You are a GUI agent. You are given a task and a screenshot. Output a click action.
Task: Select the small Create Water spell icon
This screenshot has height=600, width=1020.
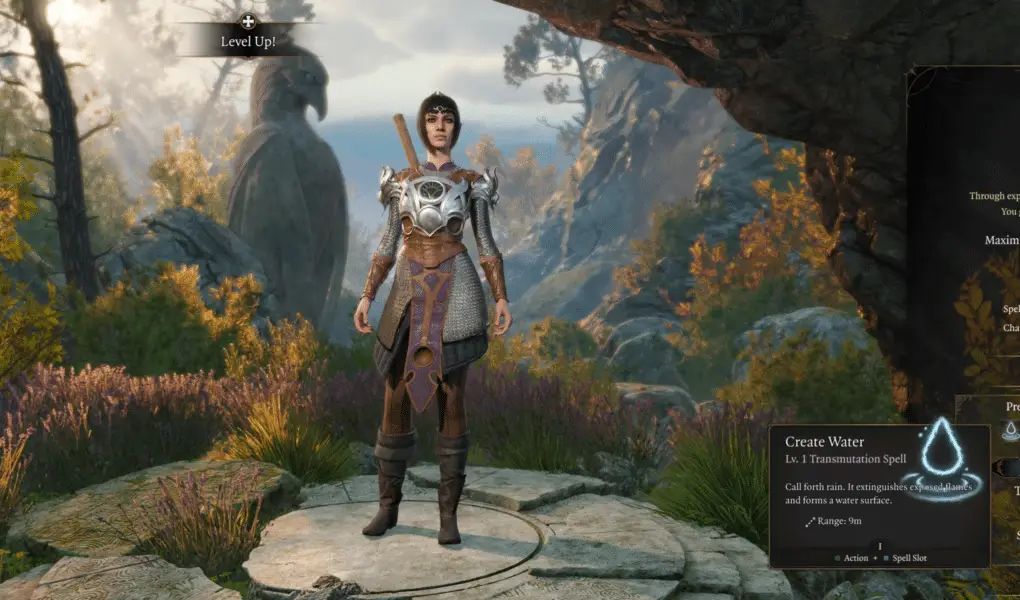1010,430
